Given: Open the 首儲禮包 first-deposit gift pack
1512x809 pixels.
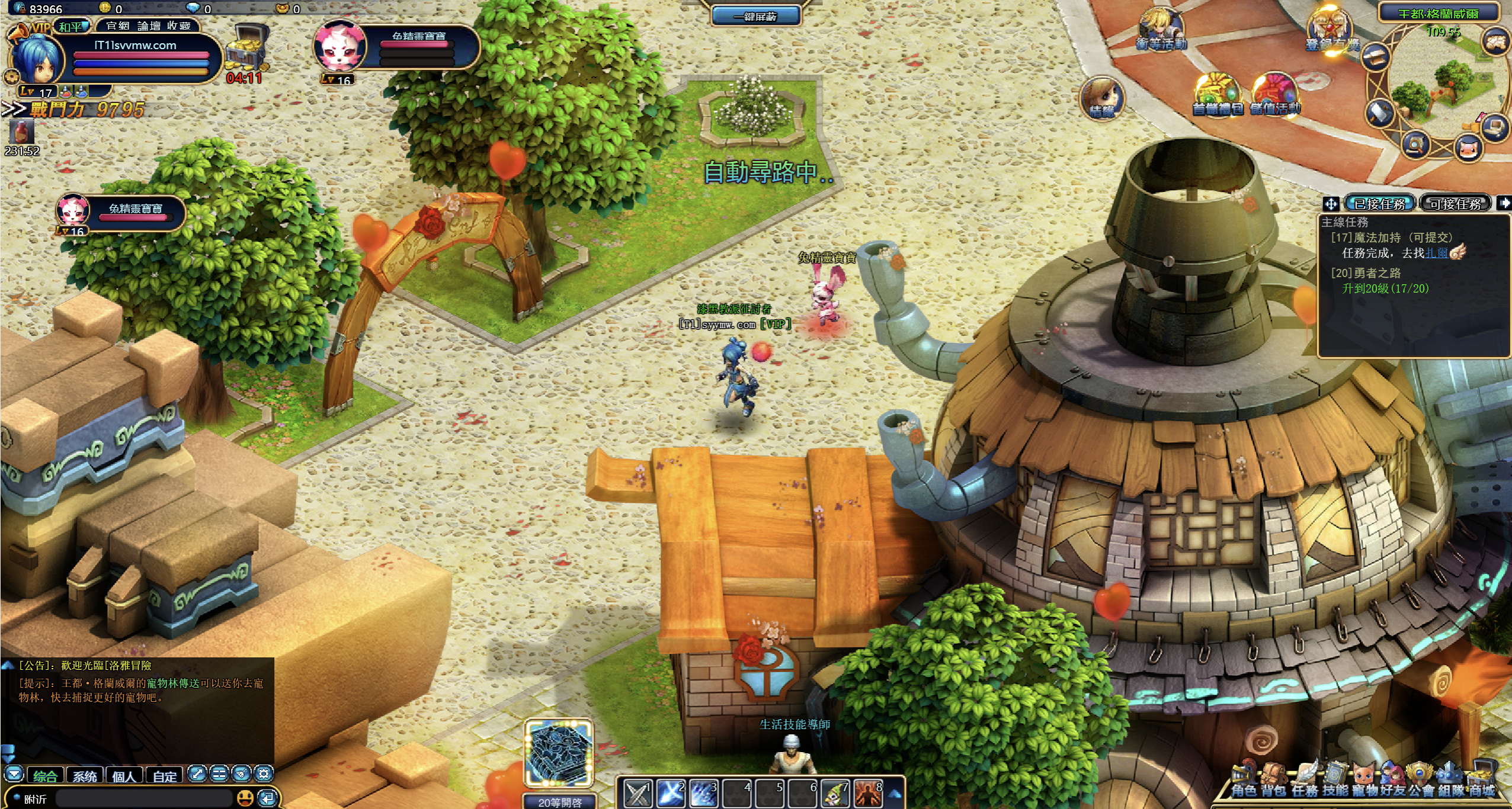Looking at the screenshot, I should (1217, 95).
